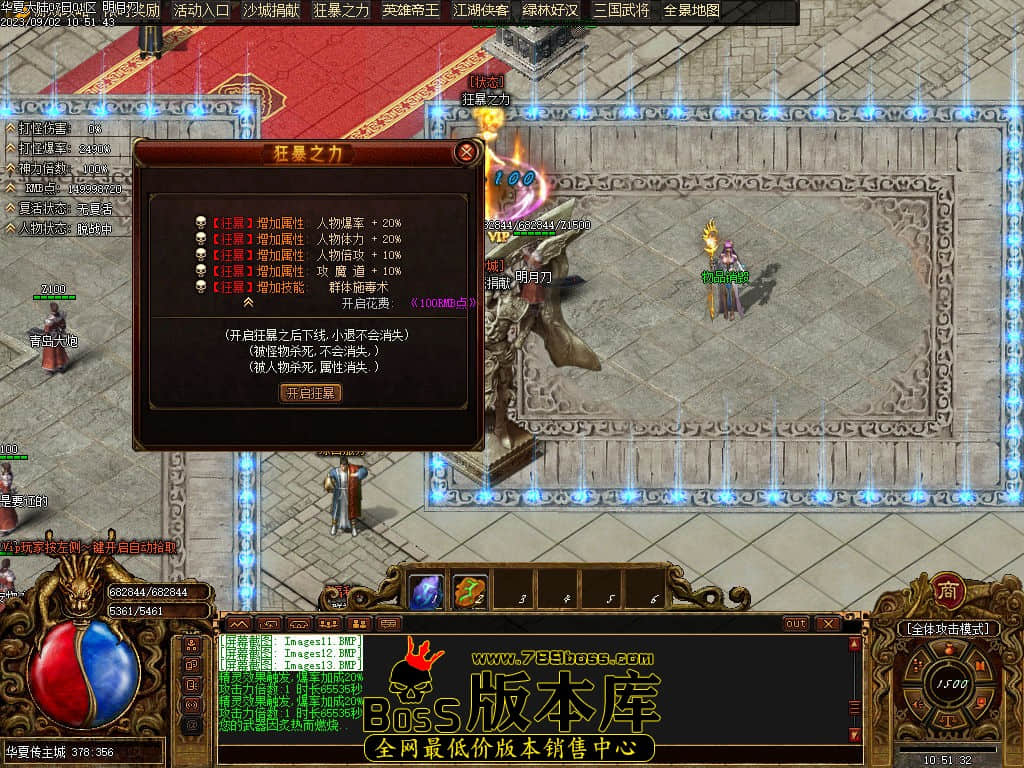Expand the double-arrow below the 狂暴 attribute list
Screen dimensions: 1024x768
[249, 301]
